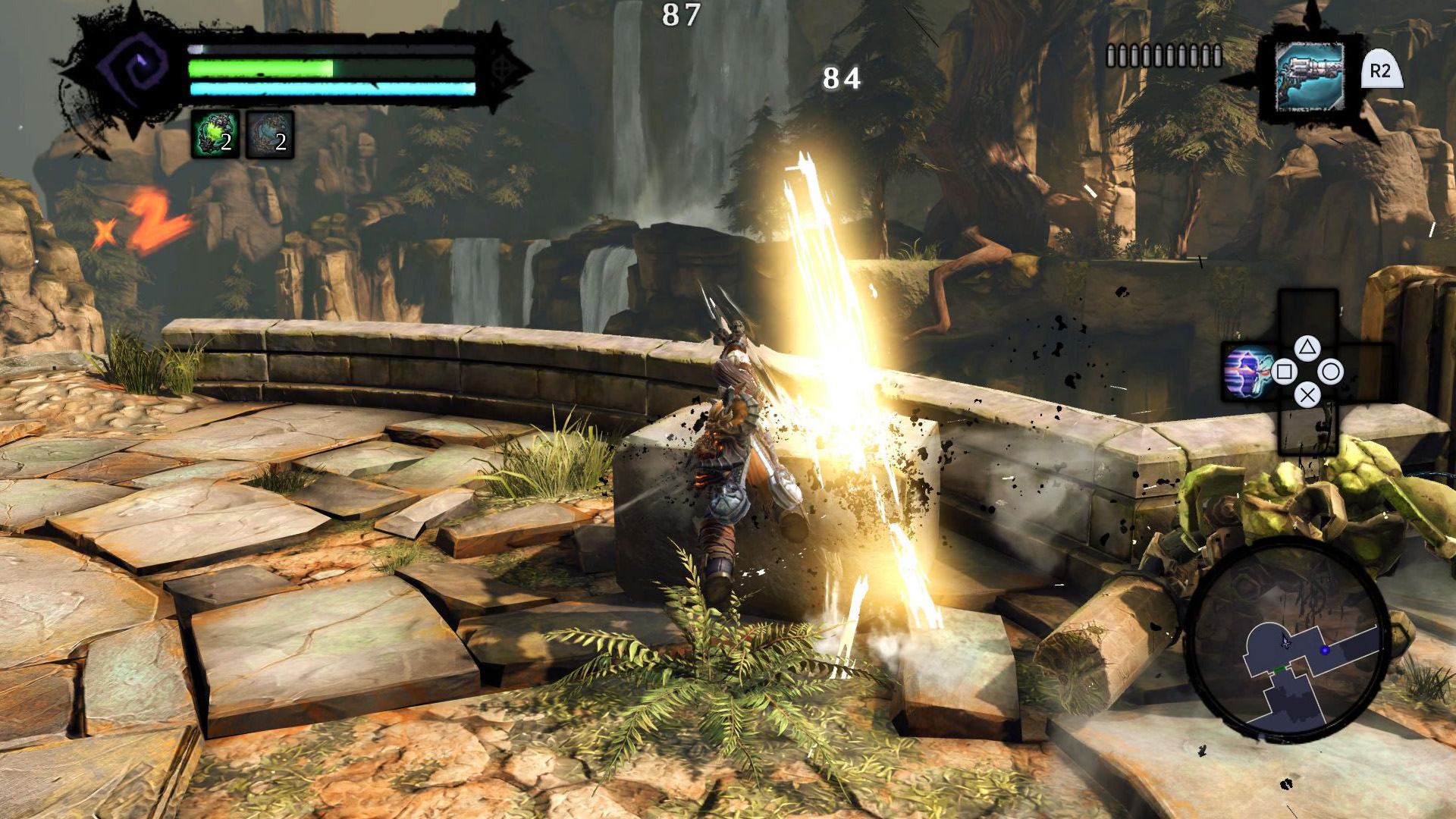The height and width of the screenshot is (819, 1456).
Task: Use the green health potion slot
Action: click(215, 134)
